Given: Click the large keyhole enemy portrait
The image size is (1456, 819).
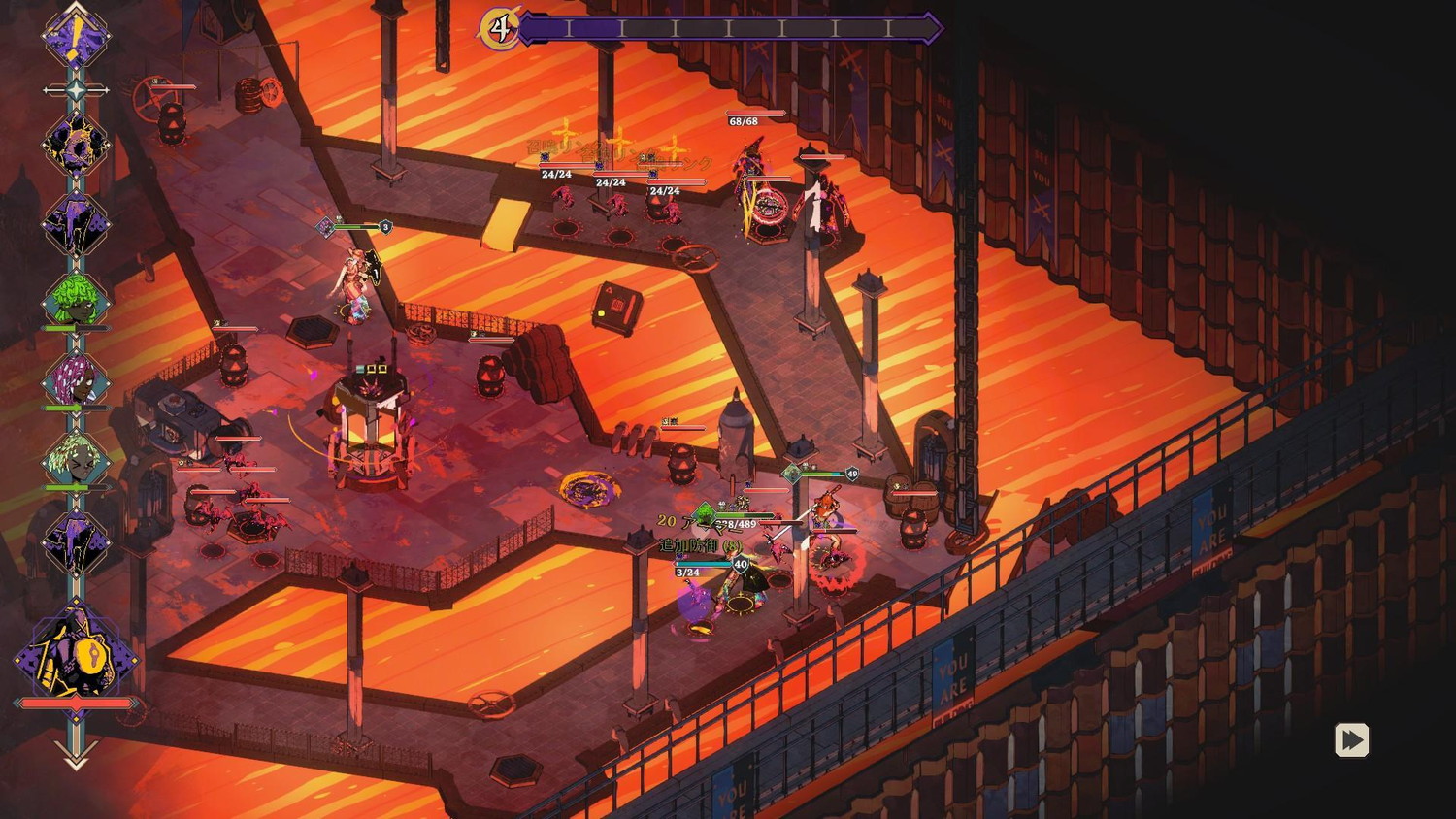Looking at the screenshot, I should (76, 654).
